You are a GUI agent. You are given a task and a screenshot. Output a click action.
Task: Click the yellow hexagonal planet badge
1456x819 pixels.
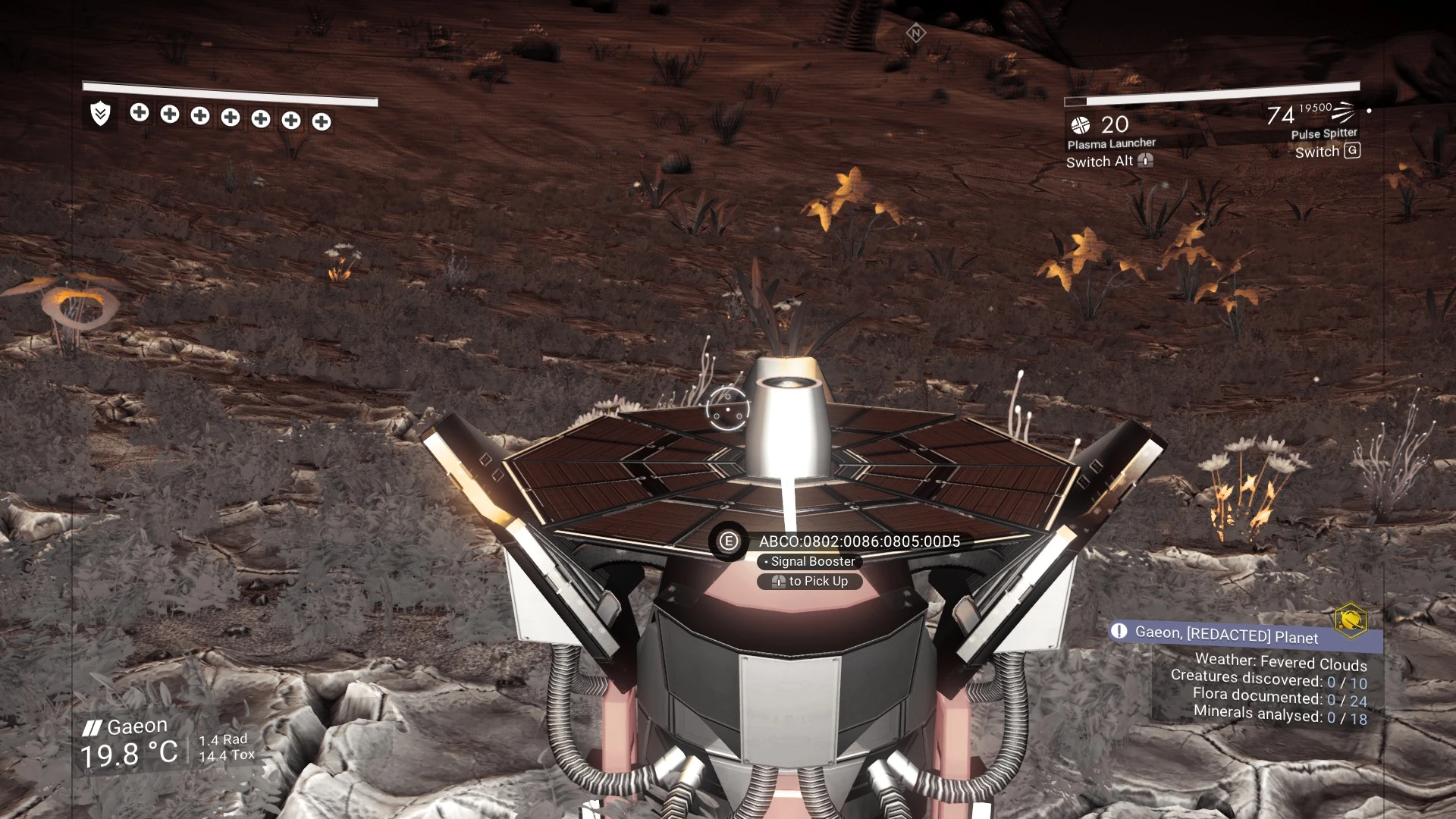pyautogui.click(x=1351, y=620)
